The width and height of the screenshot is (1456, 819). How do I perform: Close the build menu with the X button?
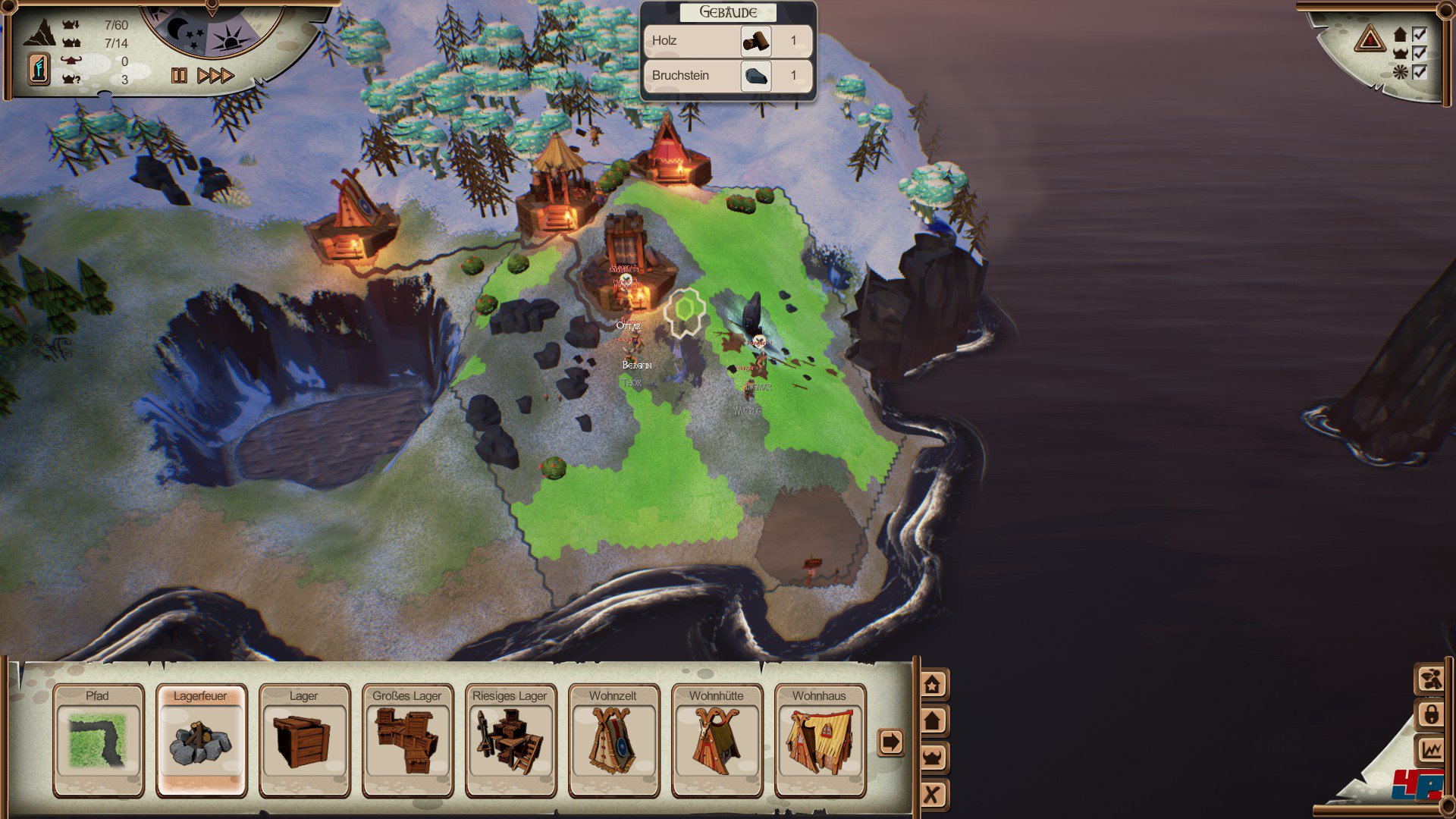[x=932, y=794]
